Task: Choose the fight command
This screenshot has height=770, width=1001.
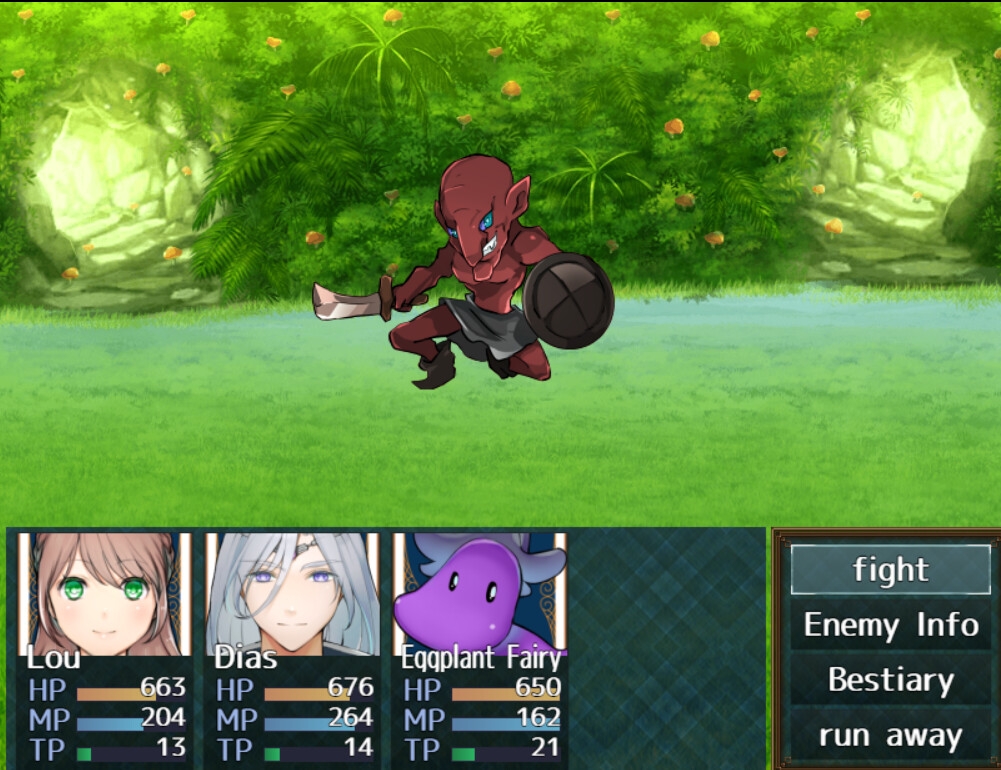Action: 890,570
